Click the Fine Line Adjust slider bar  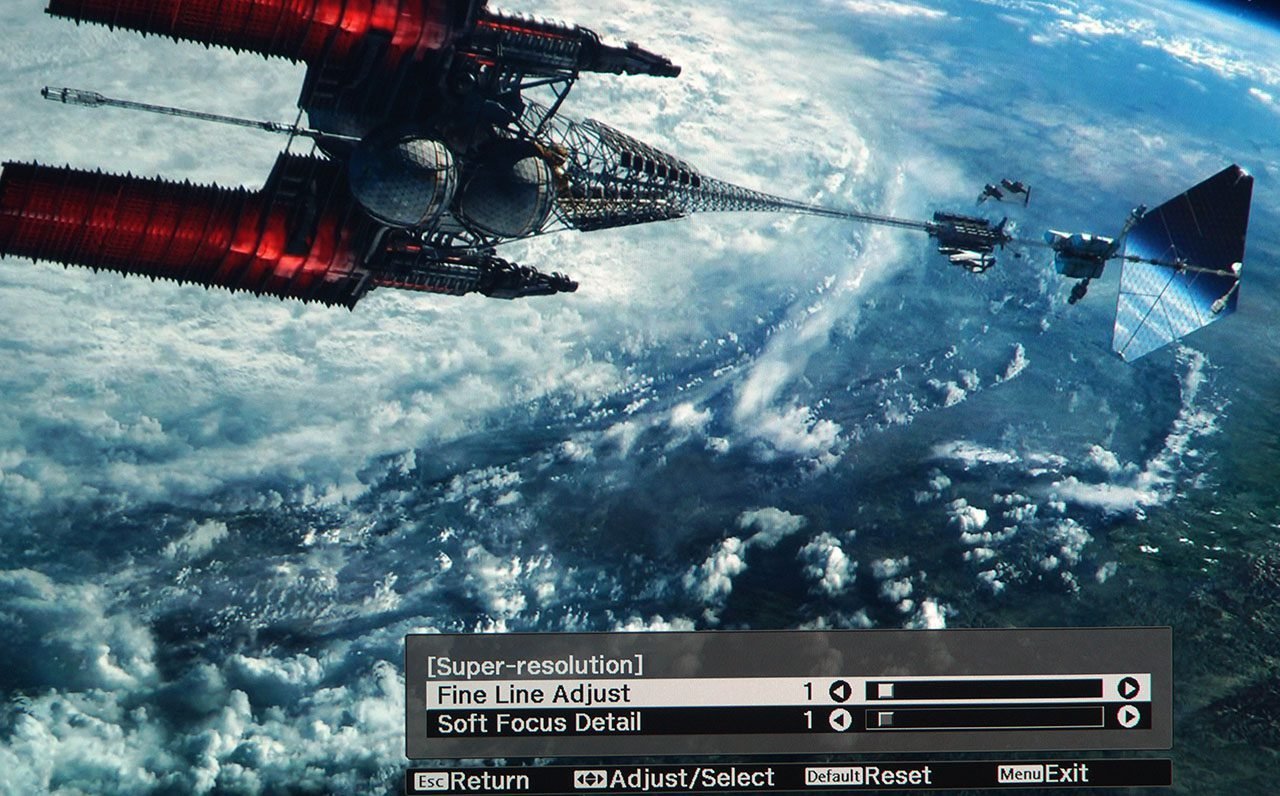pyautogui.click(x=984, y=689)
